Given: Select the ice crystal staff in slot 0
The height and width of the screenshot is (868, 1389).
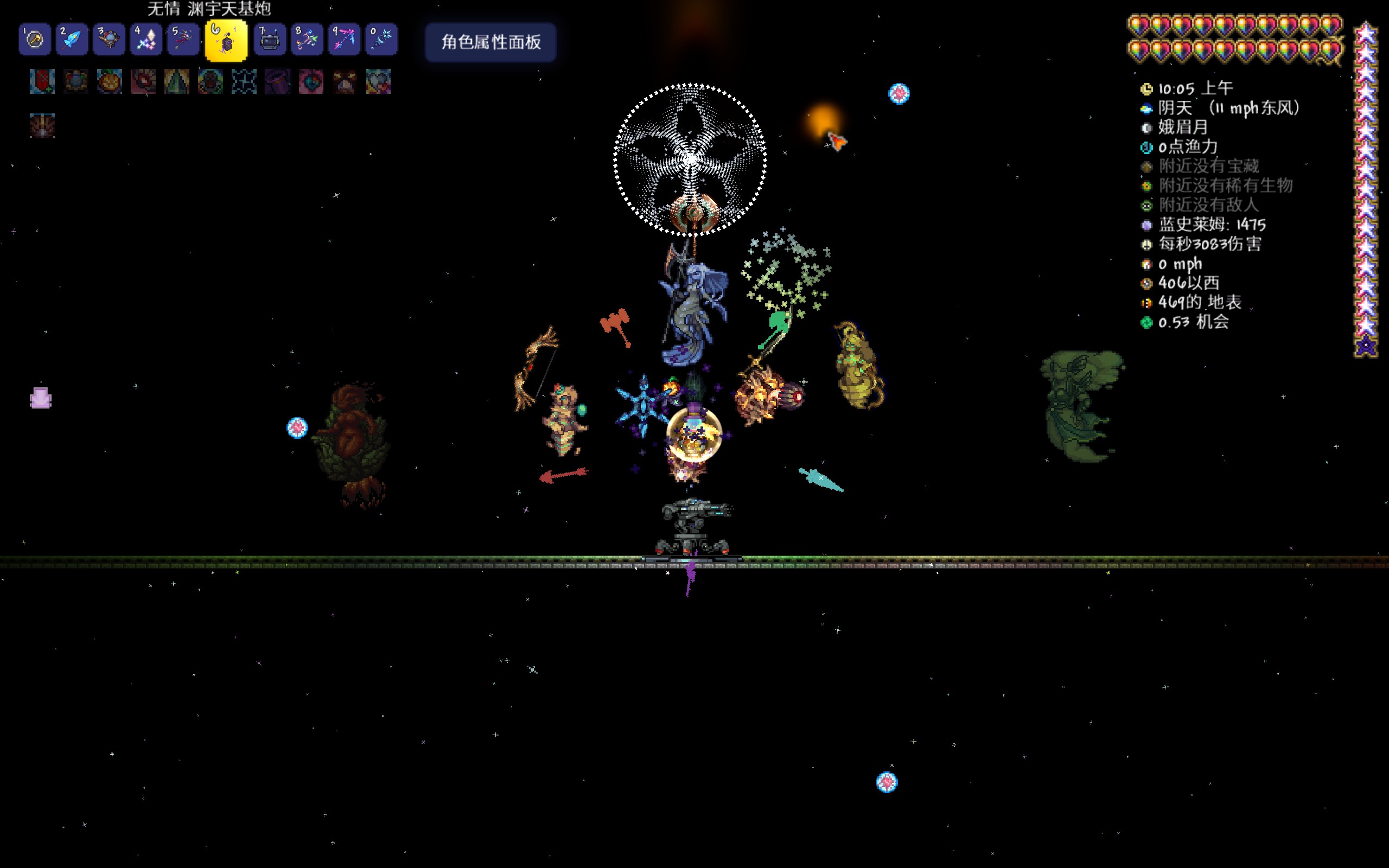Looking at the screenshot, I should tap(381, 40).
